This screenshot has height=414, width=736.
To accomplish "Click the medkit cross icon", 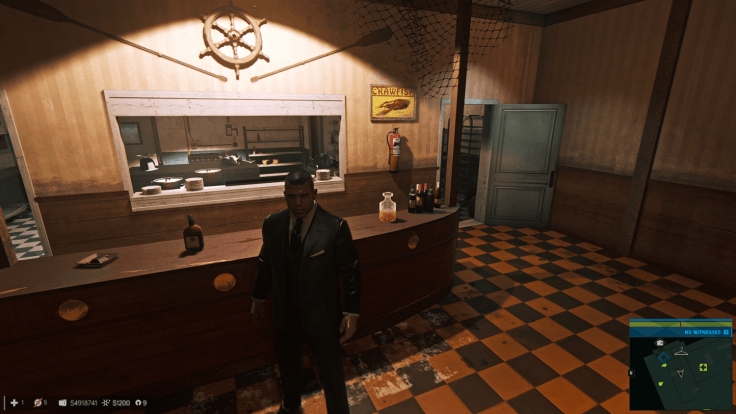I will click(x=13, y=403).
